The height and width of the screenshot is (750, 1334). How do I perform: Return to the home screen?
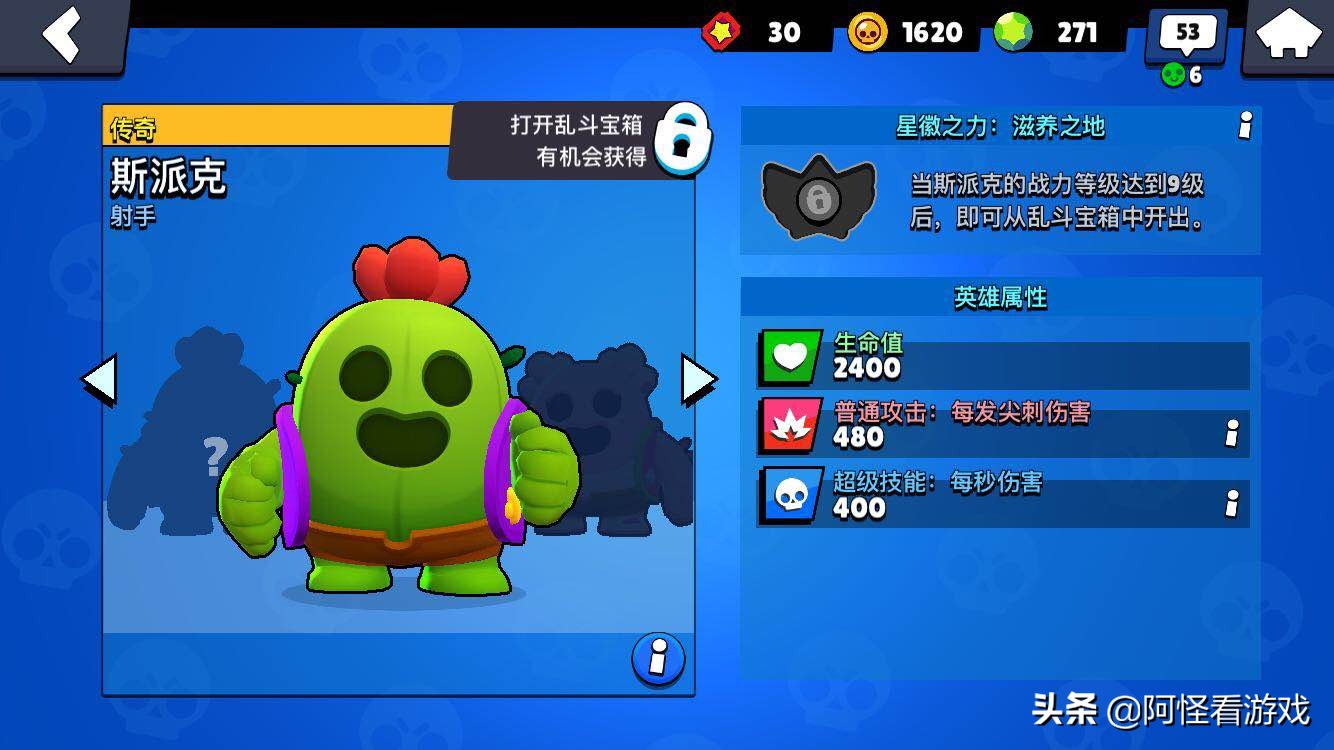pos(1288,35)
